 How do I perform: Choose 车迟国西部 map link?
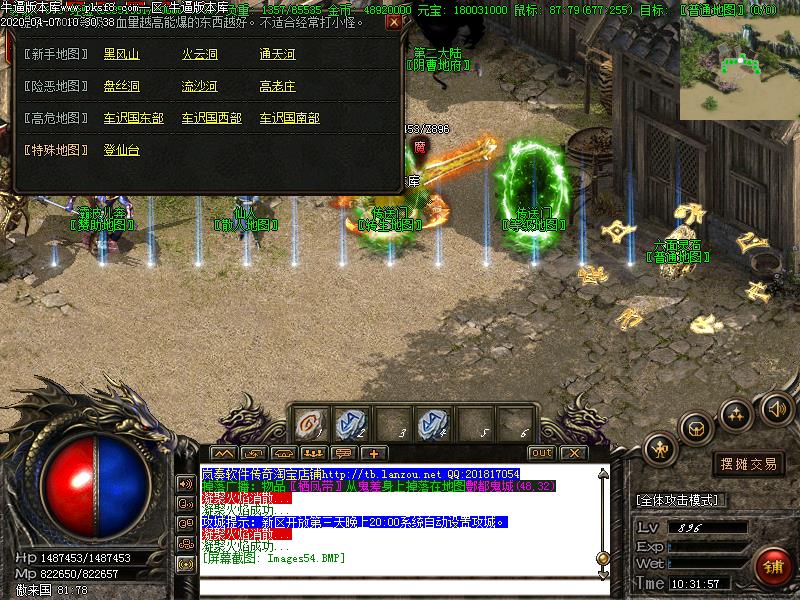211,118
